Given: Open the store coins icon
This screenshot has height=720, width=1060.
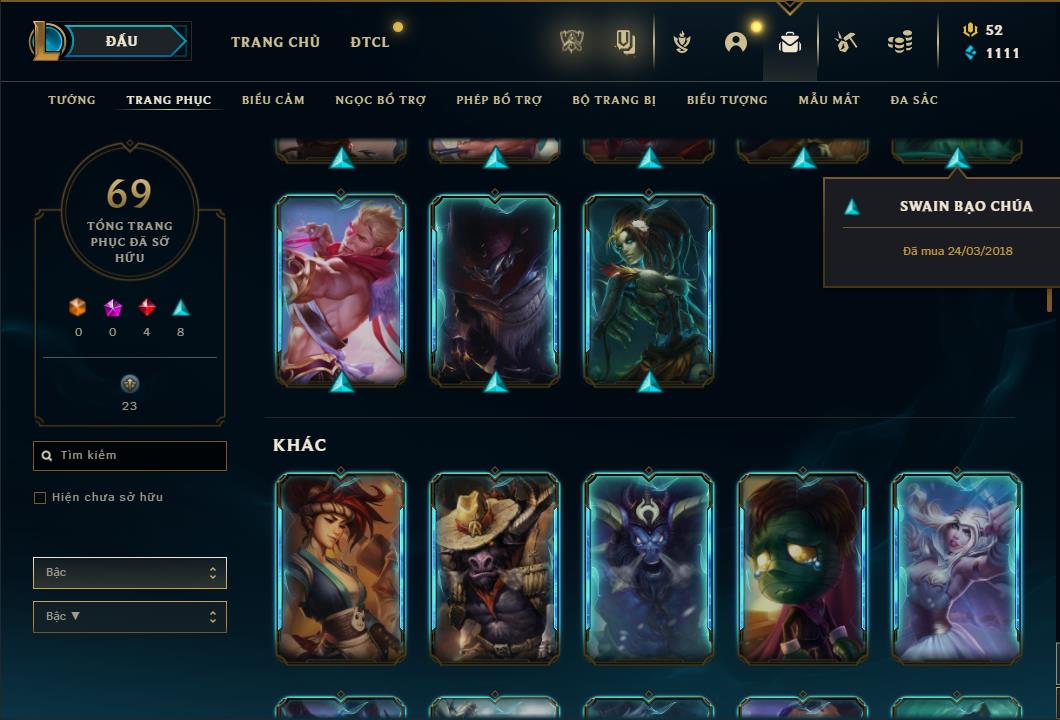Looking at the screenshot, I should (x=900, y=42).
